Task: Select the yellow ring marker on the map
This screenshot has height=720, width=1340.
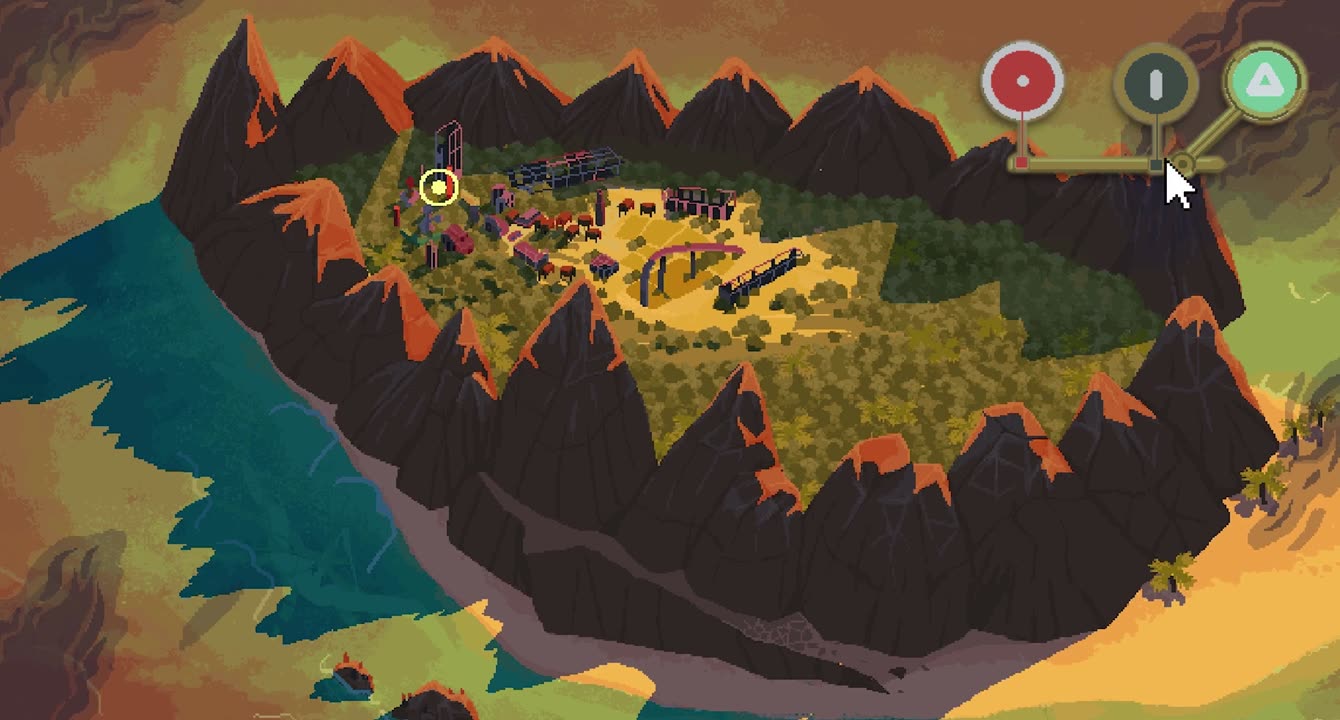Action: pyautogui.click(x=438, y=187)
